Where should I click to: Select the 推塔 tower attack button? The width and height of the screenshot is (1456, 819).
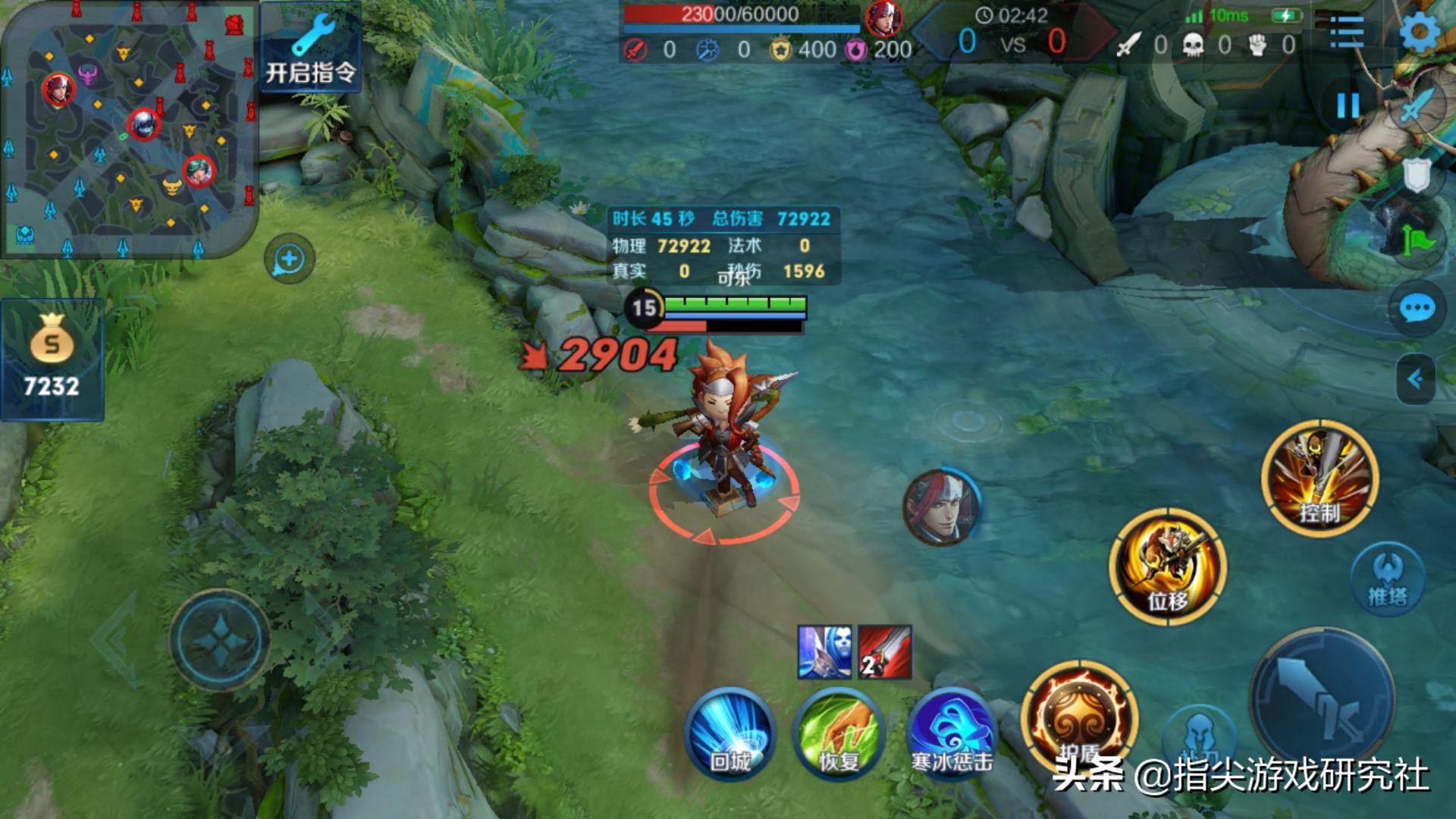pyautogui.click(x=1388, y=579)
